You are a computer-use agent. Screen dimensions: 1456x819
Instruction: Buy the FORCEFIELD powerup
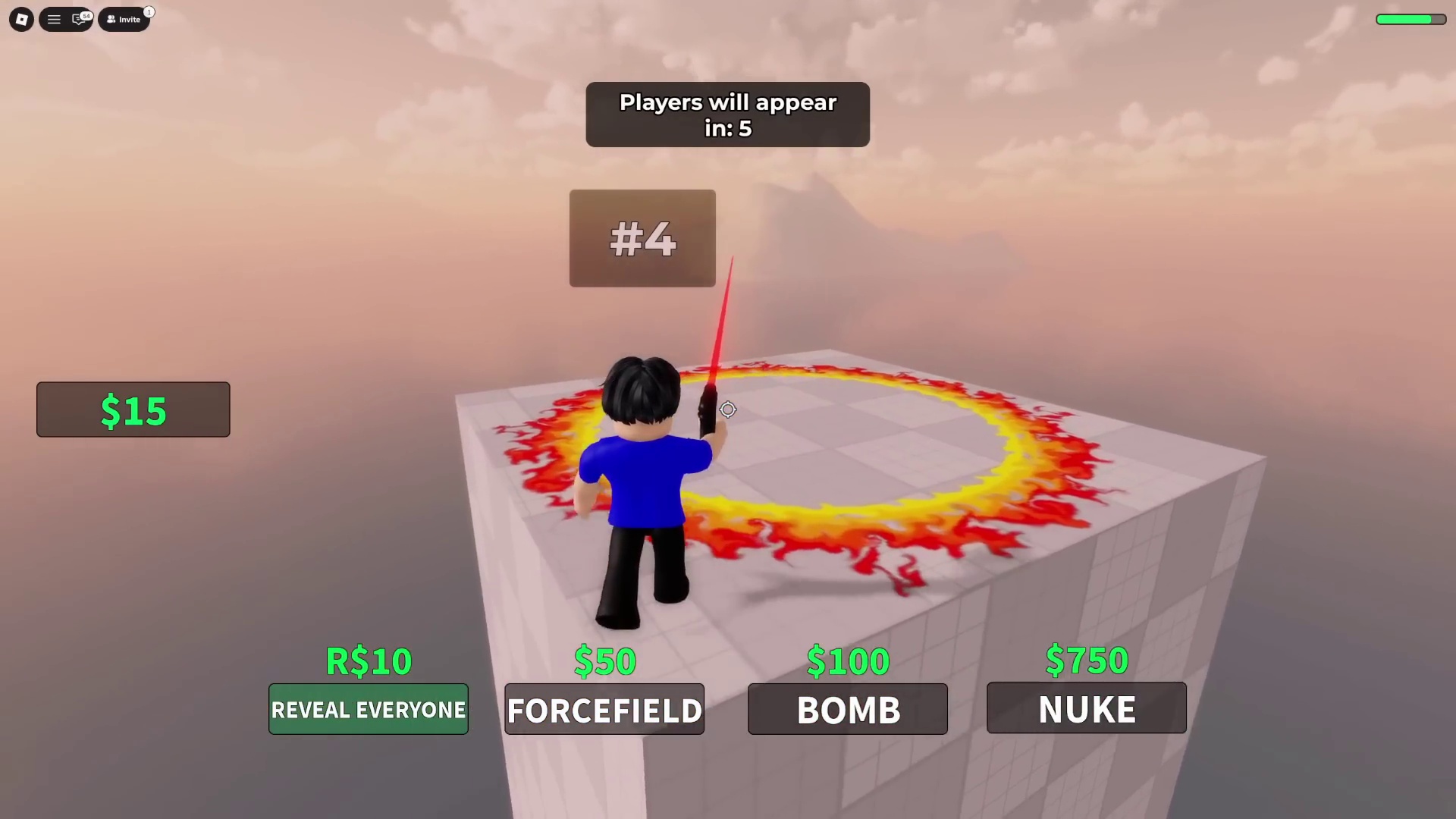[604, 710]
